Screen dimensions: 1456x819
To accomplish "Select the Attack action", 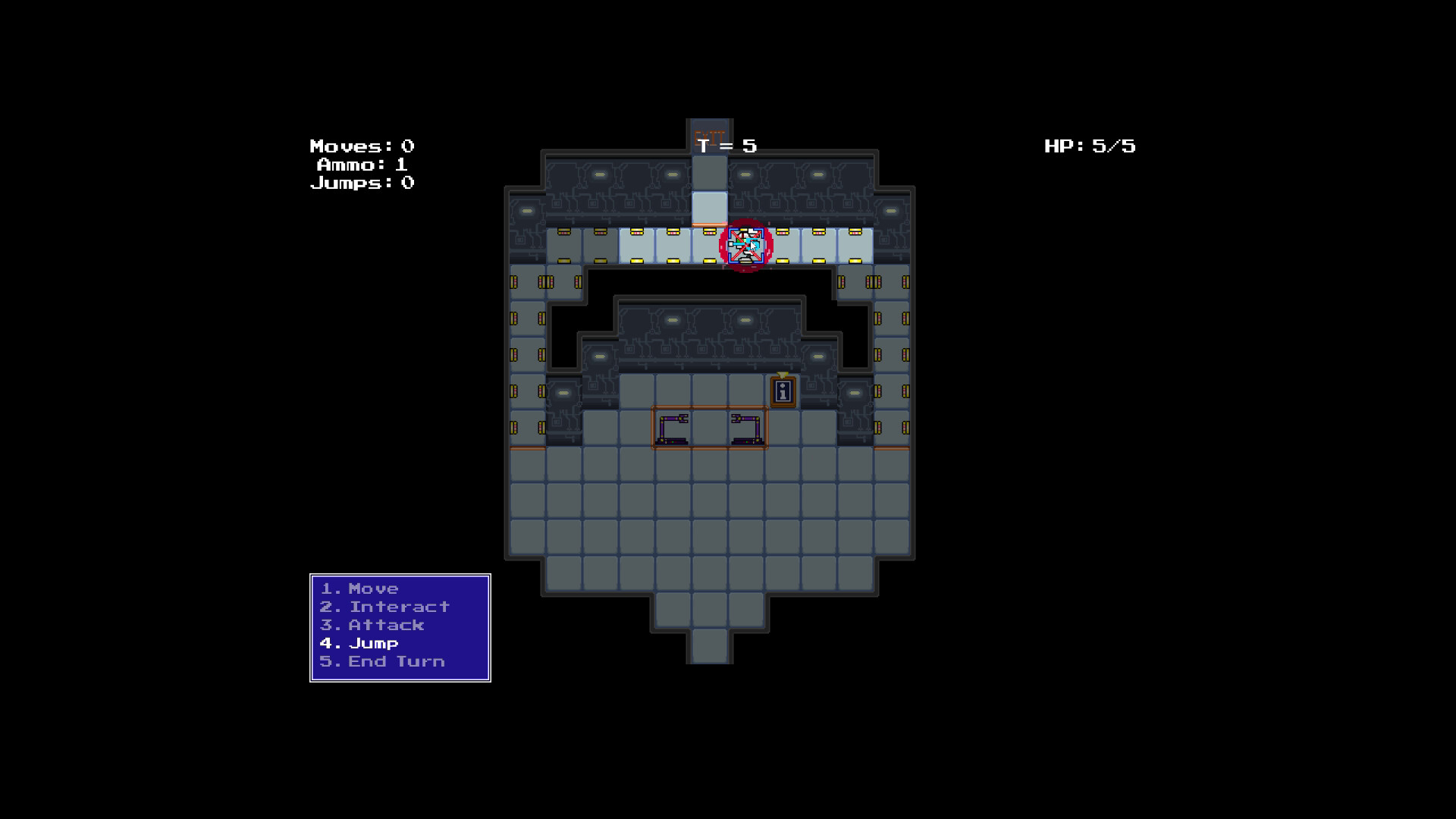I will point(372,625).
